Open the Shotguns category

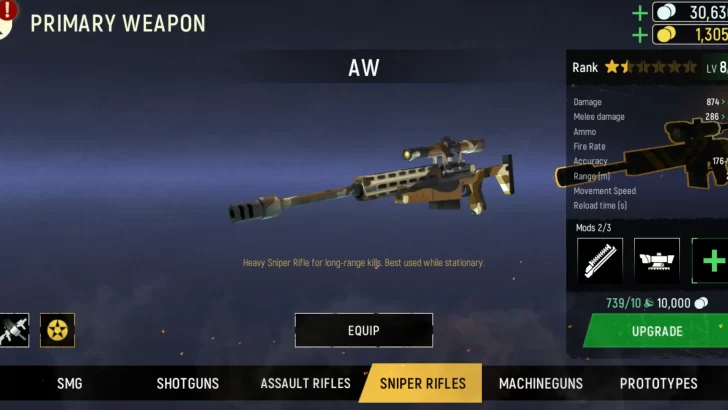[x=188, y=383]
